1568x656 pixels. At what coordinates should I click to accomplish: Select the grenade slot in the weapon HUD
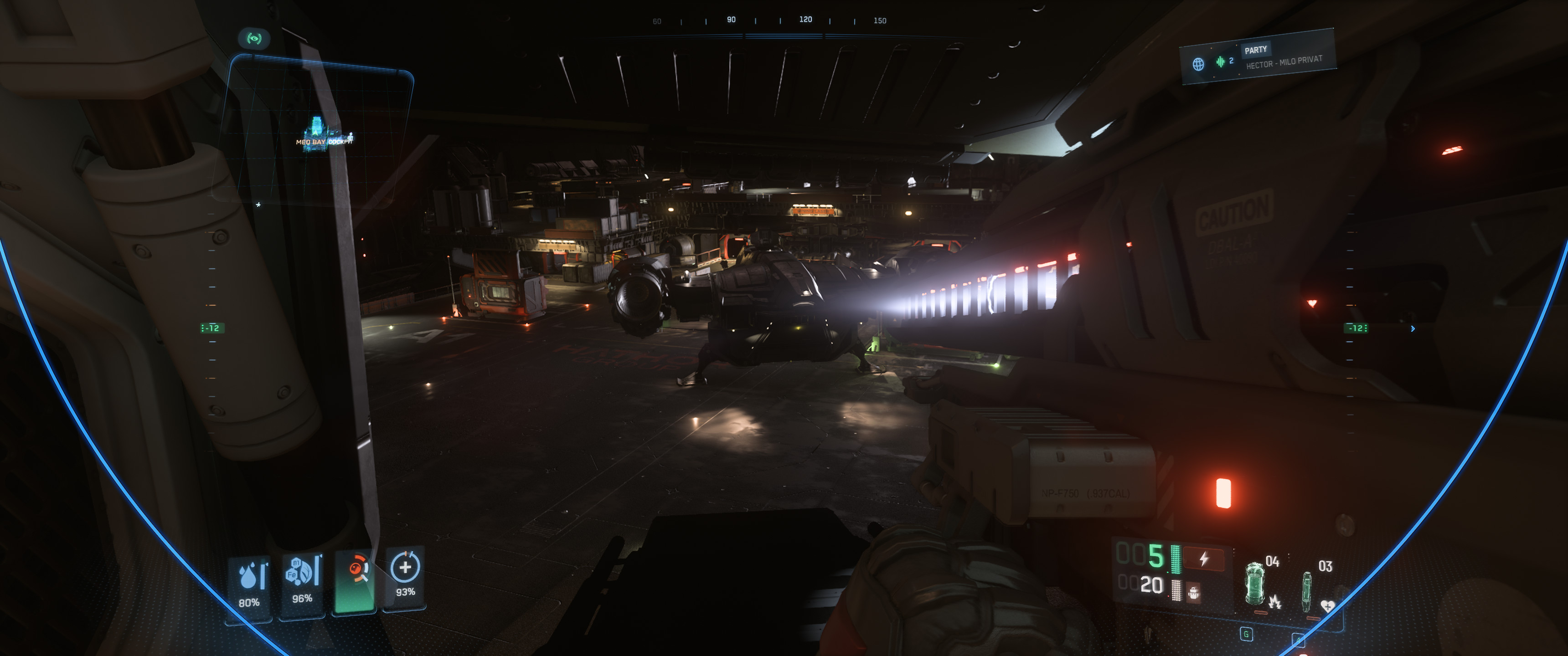coord(1255,584)
